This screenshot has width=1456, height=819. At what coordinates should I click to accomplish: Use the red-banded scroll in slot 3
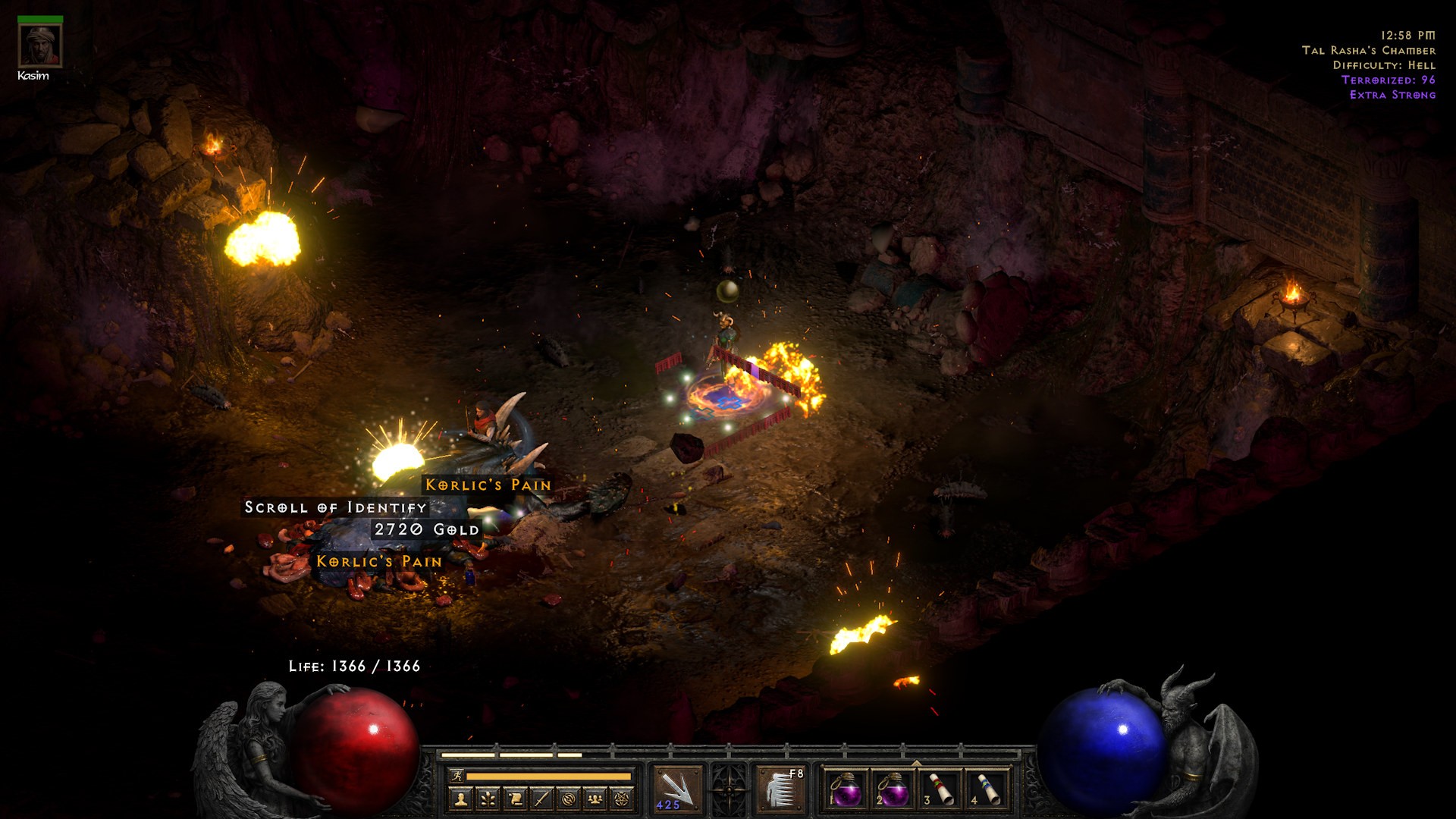[940, 789]
